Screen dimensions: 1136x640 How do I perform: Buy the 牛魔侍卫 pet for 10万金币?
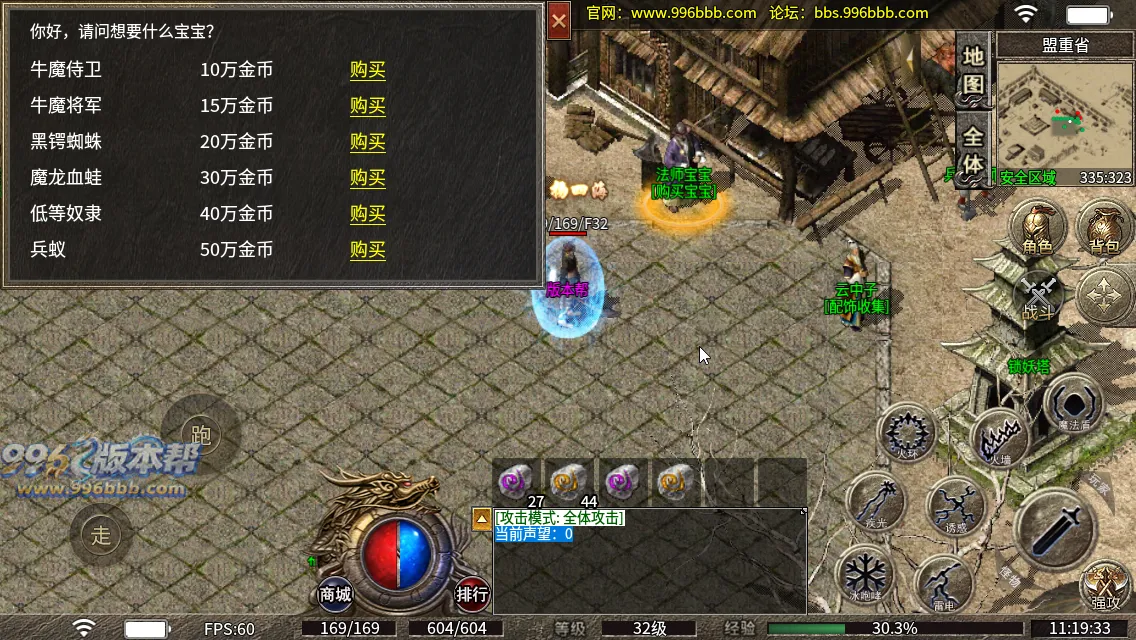pos(367,70)
